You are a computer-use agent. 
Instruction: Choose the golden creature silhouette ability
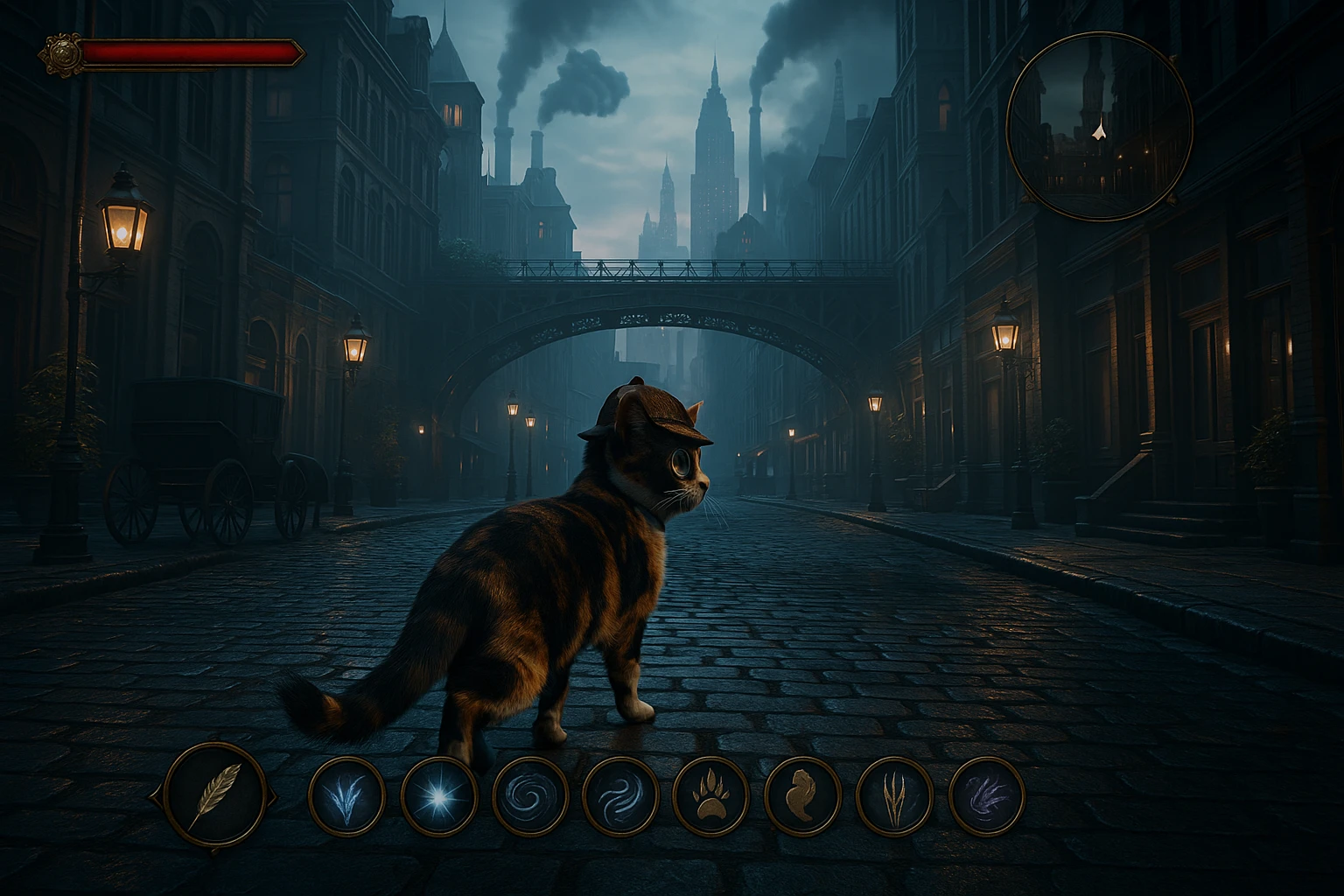click(x=802, y=796)
